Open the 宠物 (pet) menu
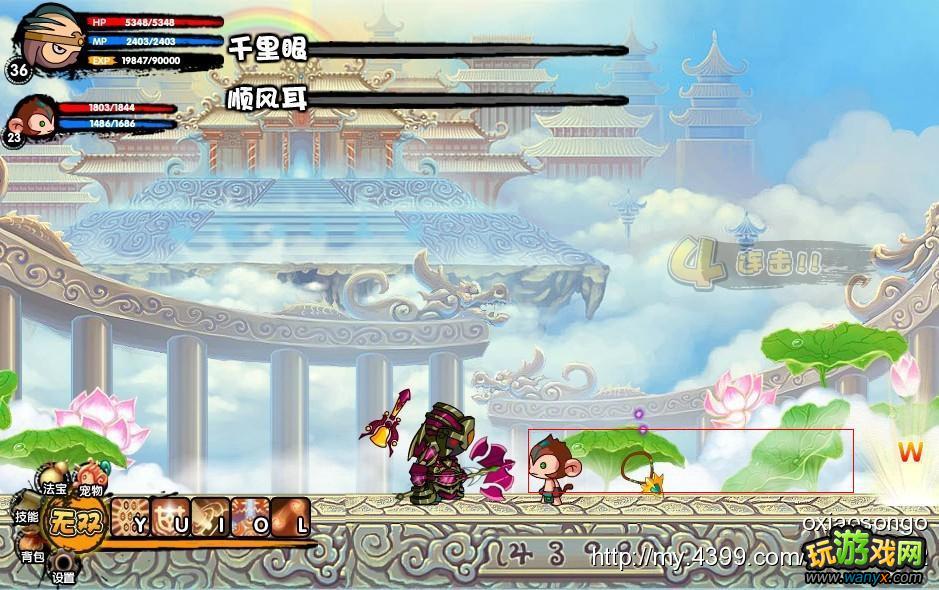Viewport: 939px width, 590px height. [91, 490]
